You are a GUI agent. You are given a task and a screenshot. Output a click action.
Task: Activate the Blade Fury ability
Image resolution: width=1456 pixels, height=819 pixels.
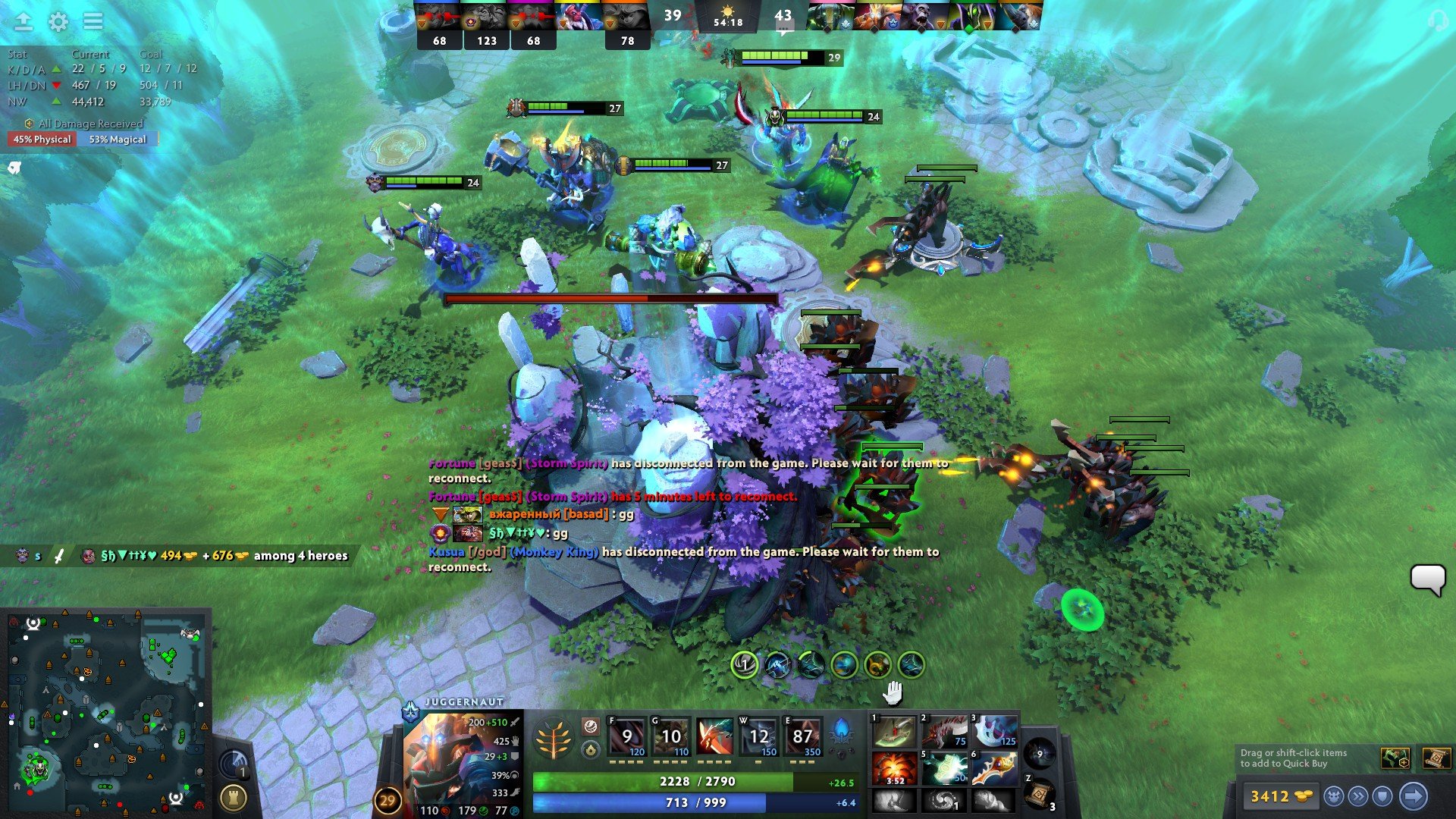click(627, 737)
